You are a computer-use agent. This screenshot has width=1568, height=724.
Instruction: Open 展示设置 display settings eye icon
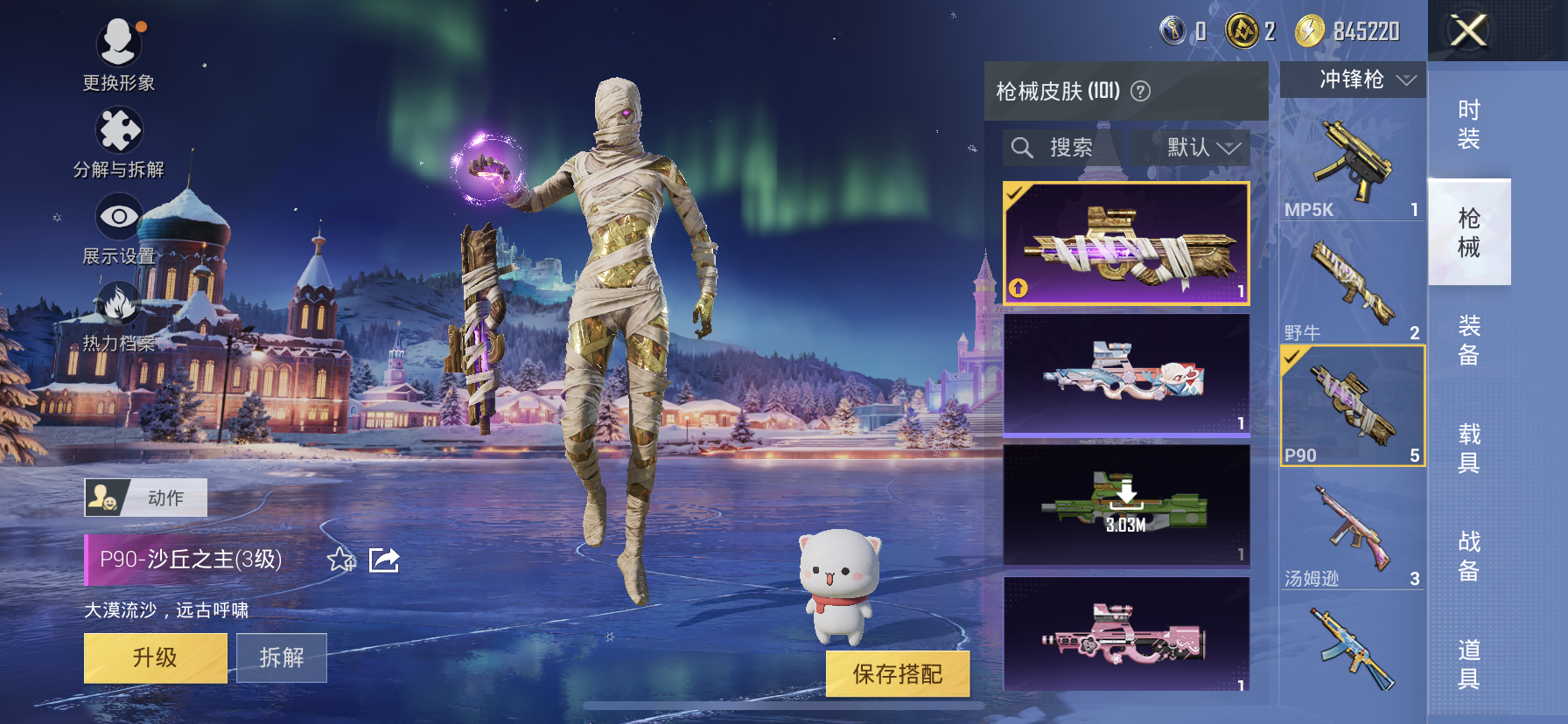117,212
